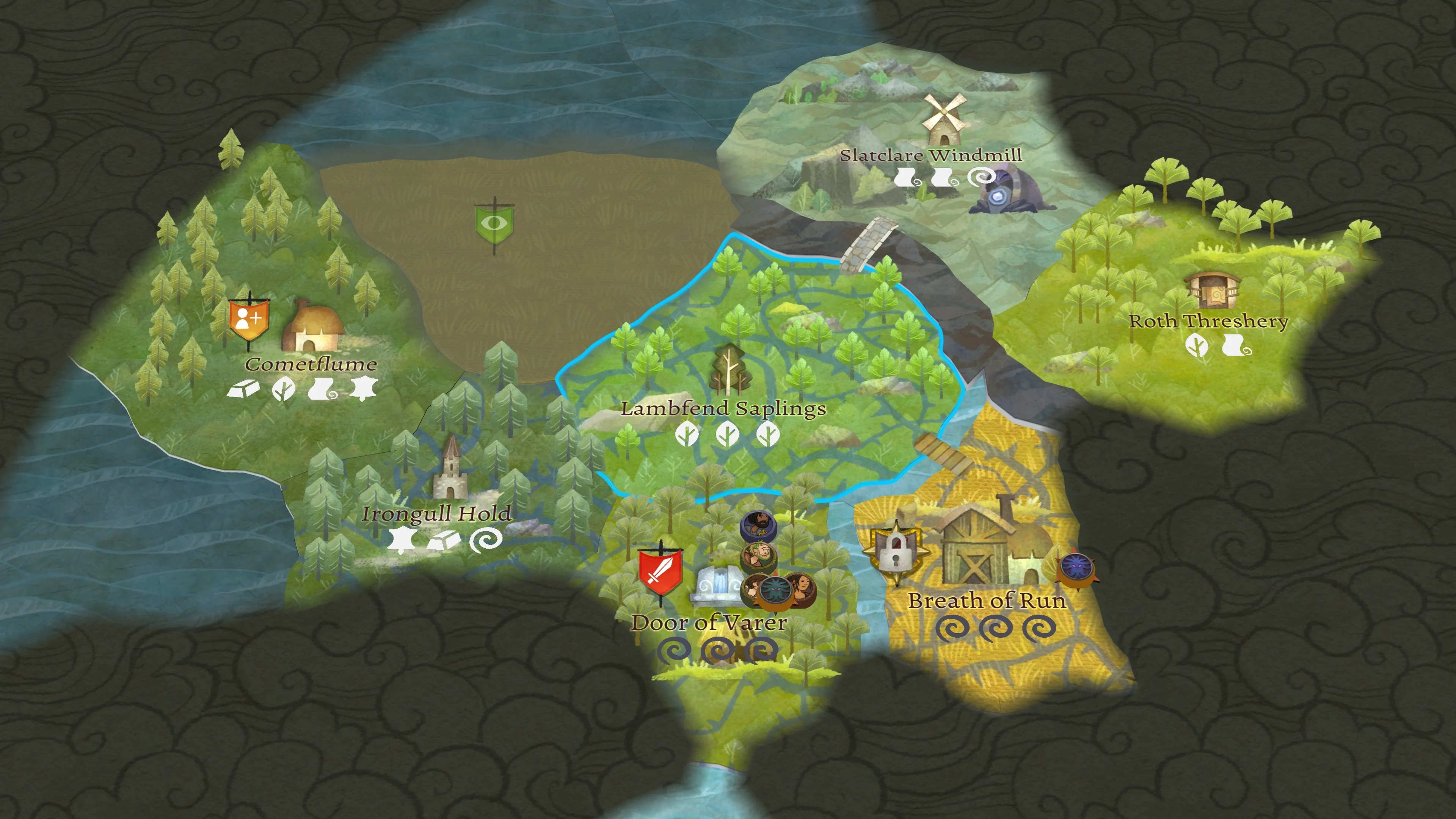Viewport: 1456px width, 819px height.
Task: Select the Irongull Hold label
Action: (x=437, y=514)
